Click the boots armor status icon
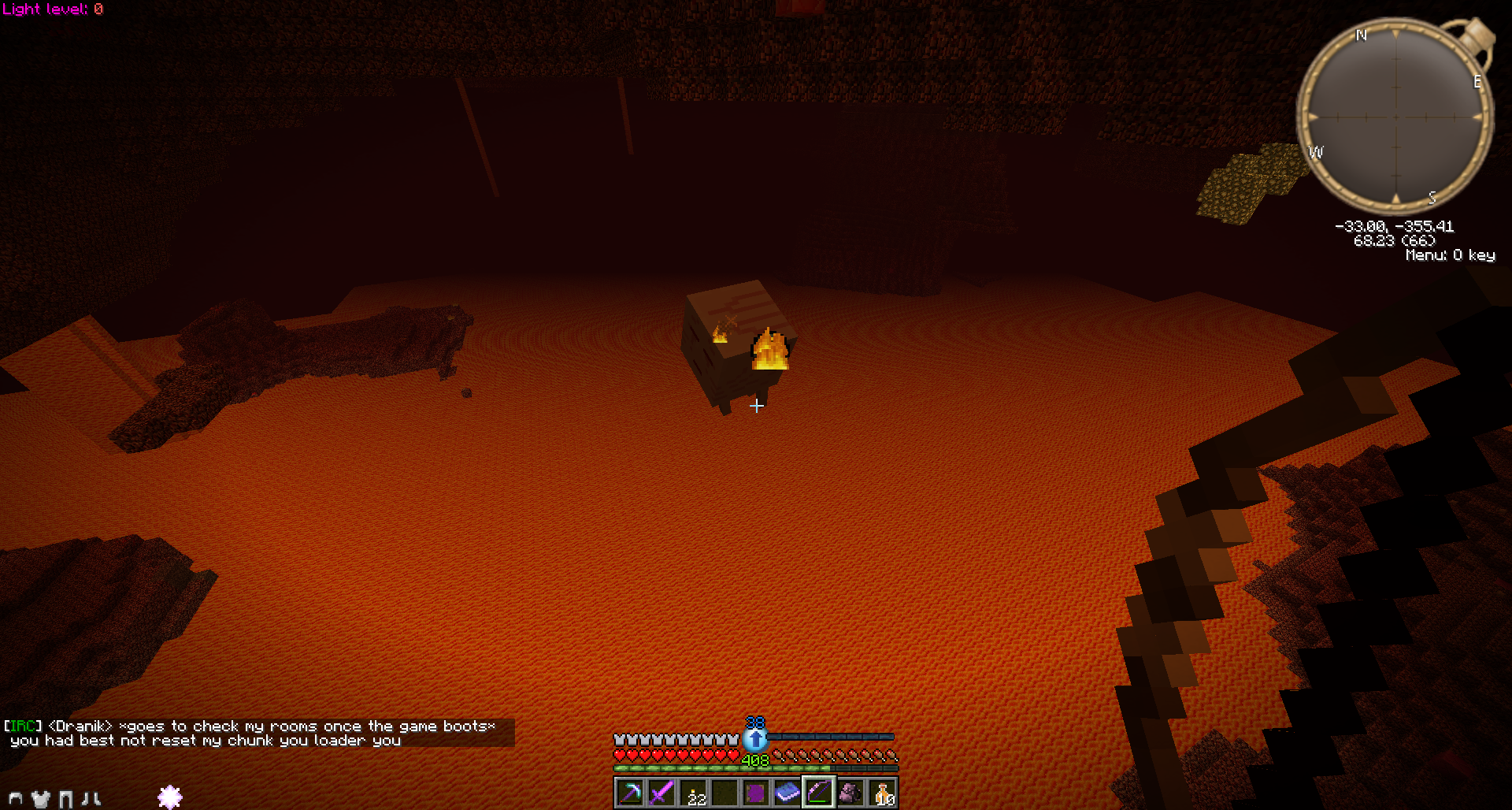This screenshot has width=1512, height=810. click(91, 799)
